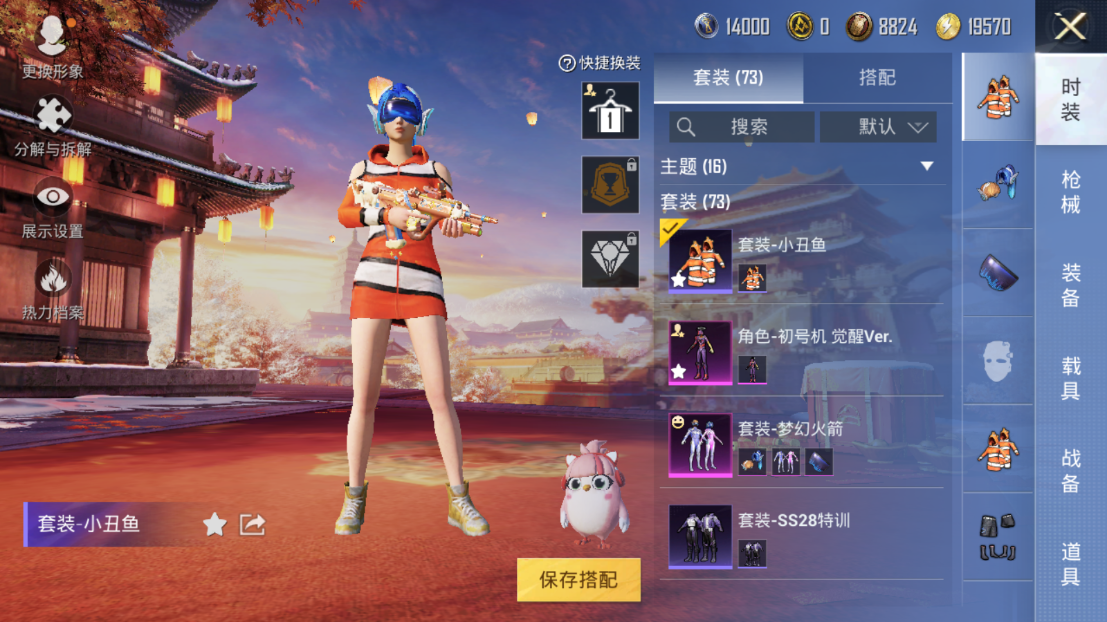Click the 搜索 search box
The height and width of the screenshot is (622, 1107).
pos(741,127)
